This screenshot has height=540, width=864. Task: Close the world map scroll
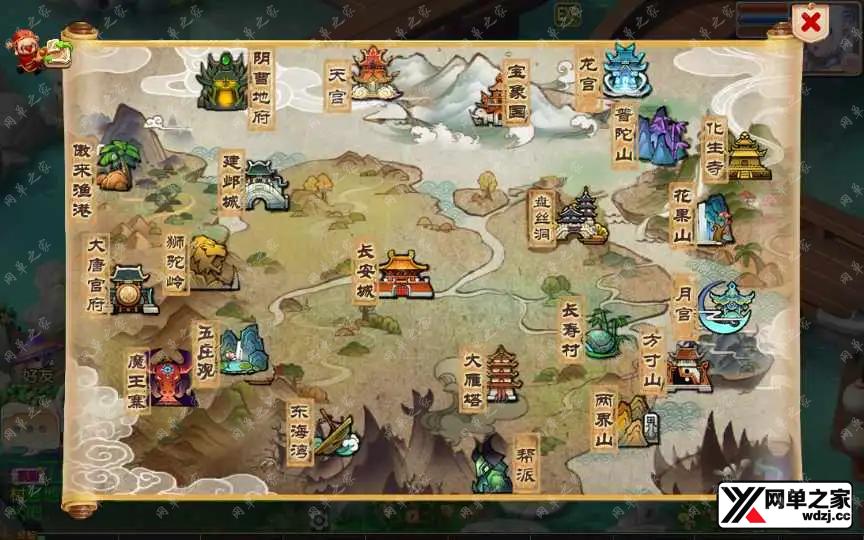click(x=809, y=23)
